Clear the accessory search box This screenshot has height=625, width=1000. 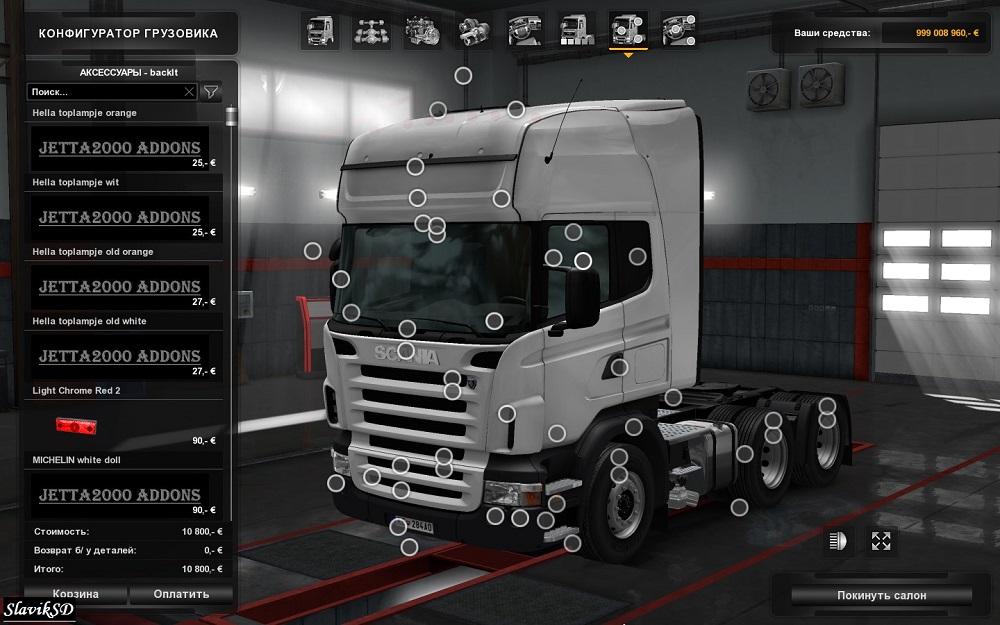(x=189, y=91)
